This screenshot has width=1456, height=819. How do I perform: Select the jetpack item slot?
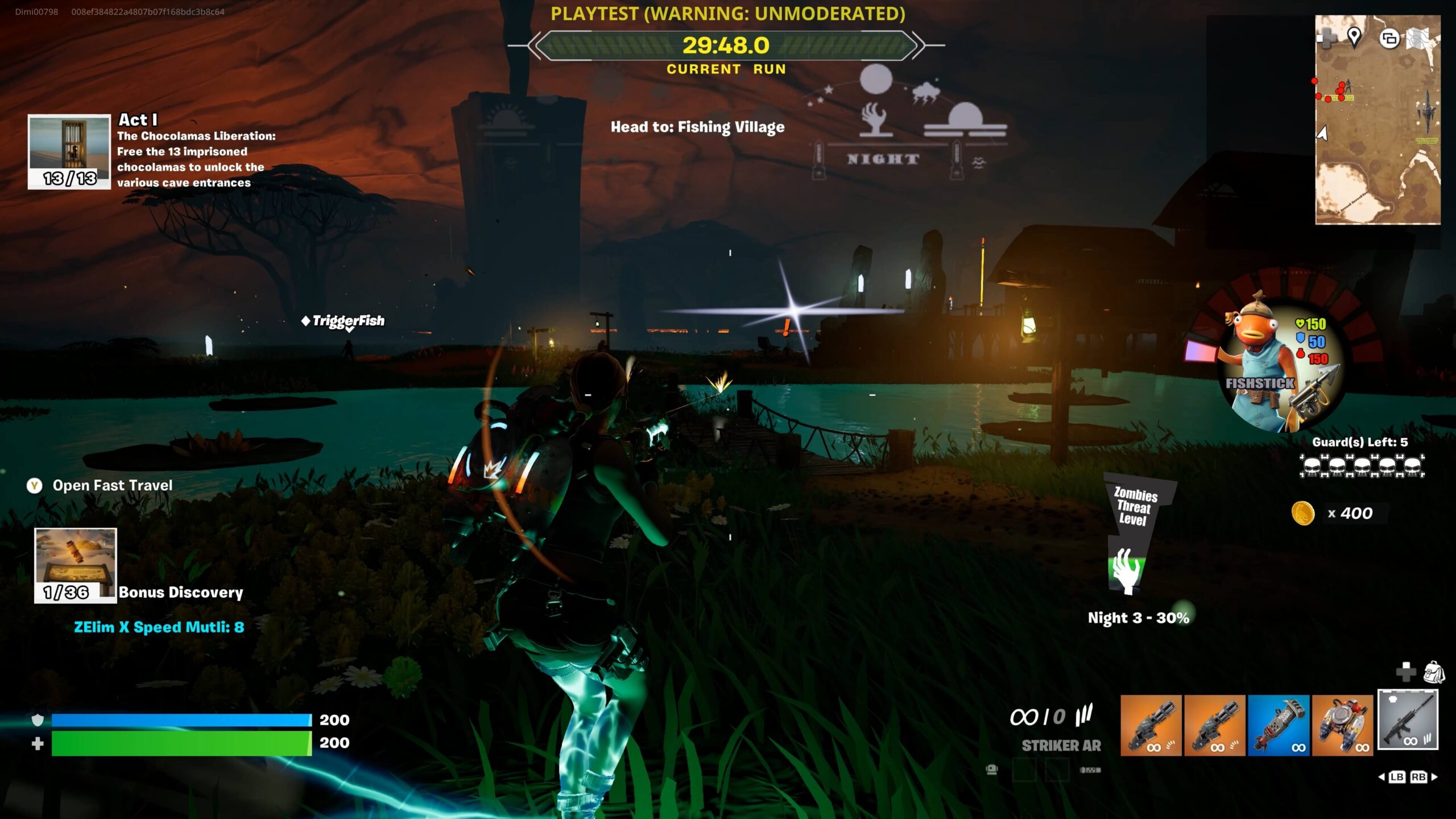[x=1342, y=725]
